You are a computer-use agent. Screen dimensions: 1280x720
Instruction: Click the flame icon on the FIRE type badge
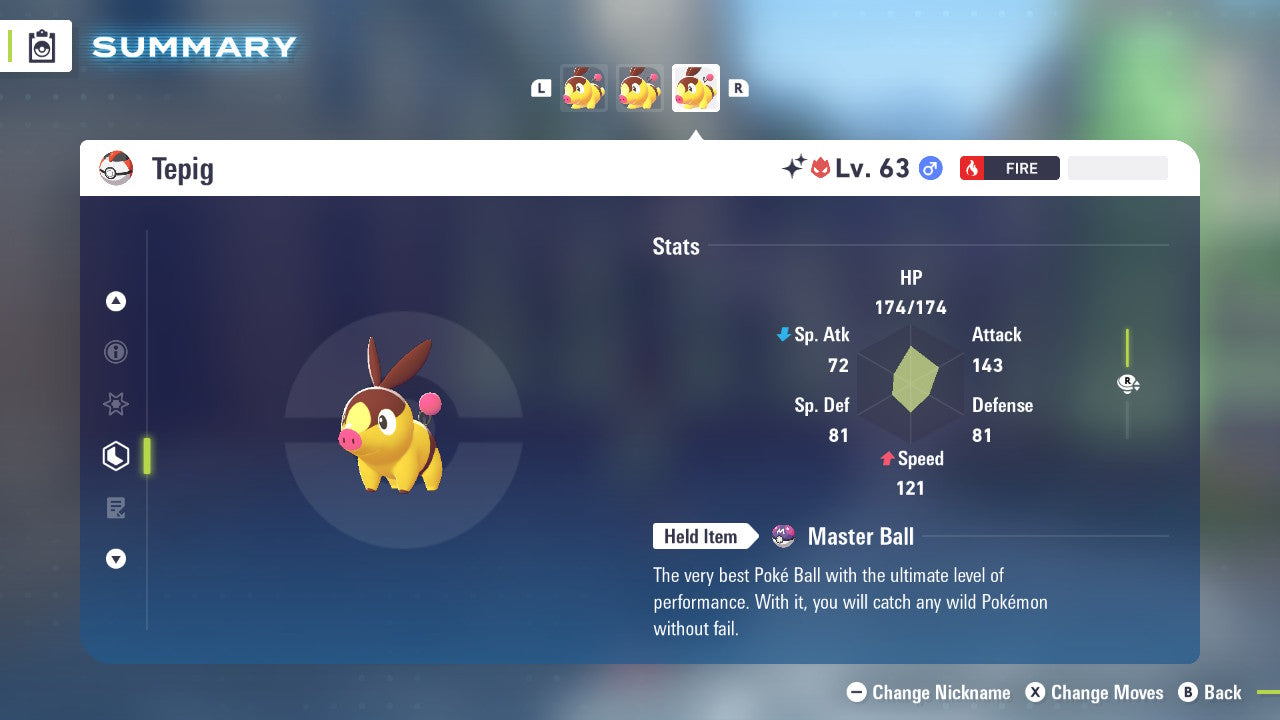[972, 168]
